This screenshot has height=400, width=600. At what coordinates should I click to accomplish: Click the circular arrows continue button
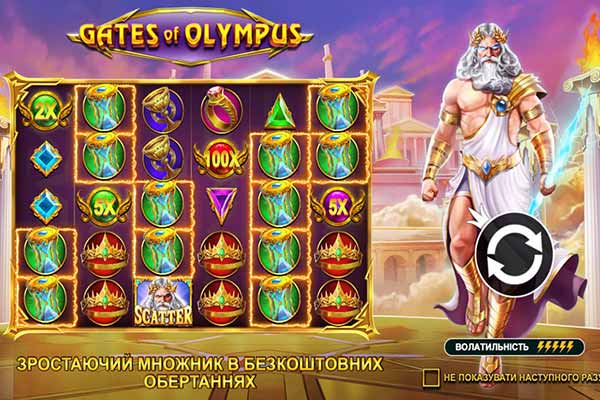point(511,255)
